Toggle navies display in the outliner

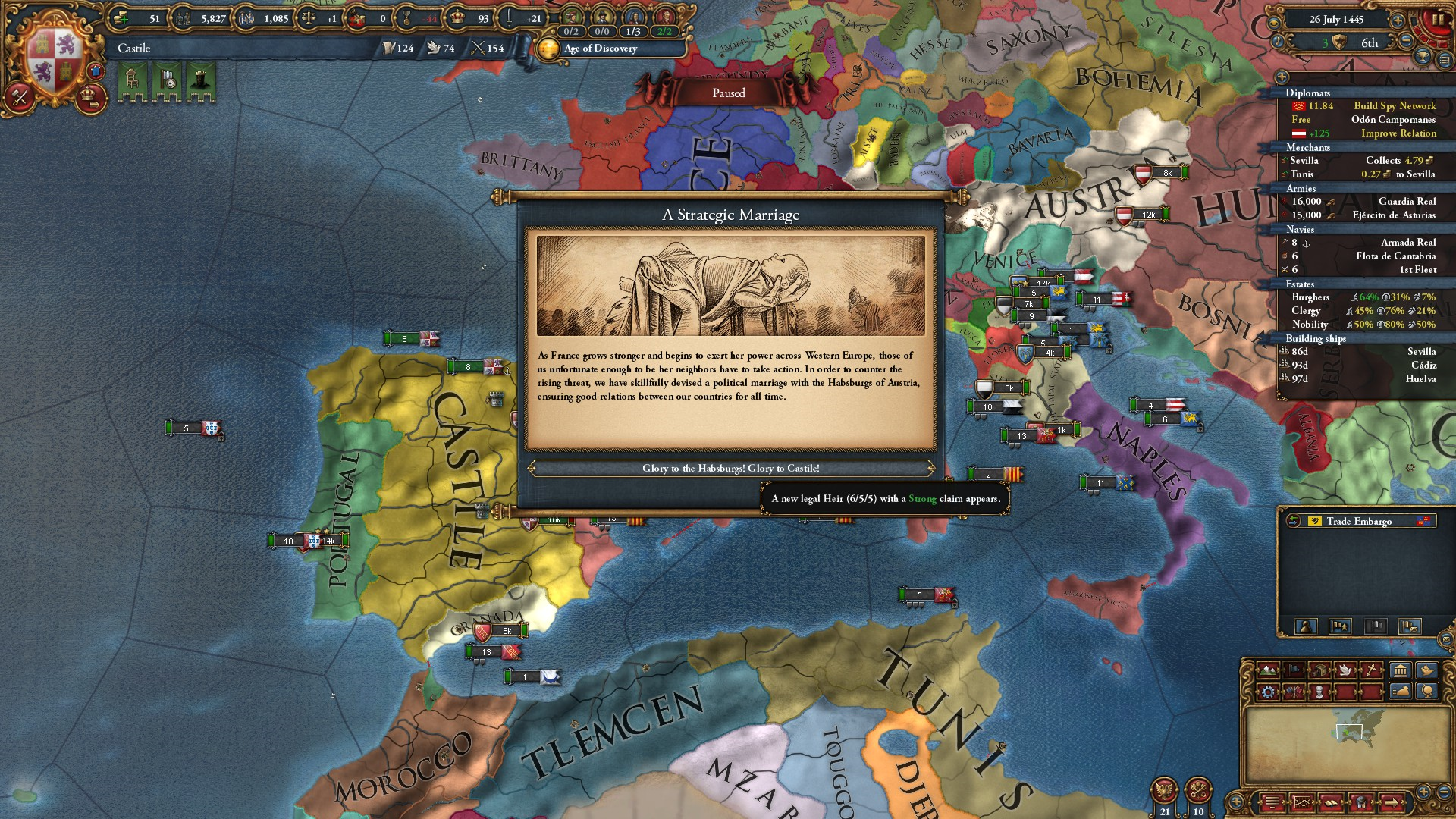pyautogui.click(x=1298, y=229)
